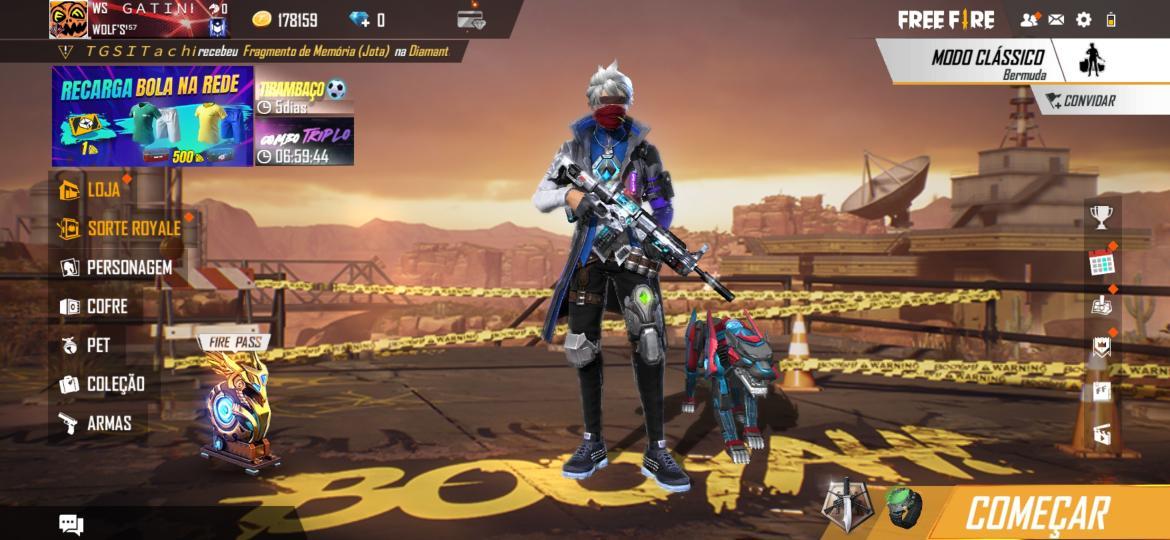This screenshot has width=1170, height=540.
Task: Open the Recarga Bola na Rede banner
Action: click(x=152, y=116)
